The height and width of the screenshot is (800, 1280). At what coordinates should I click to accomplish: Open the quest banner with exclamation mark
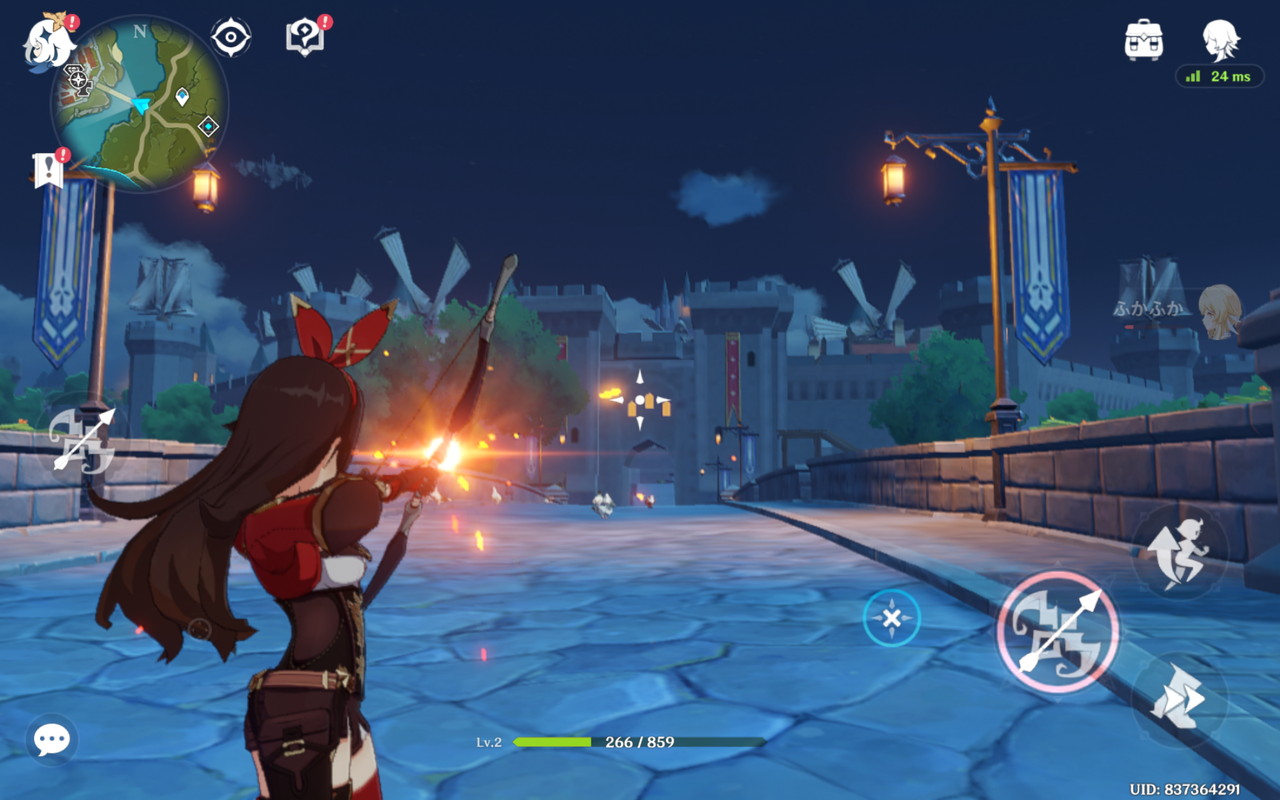(x=49, y=170)
